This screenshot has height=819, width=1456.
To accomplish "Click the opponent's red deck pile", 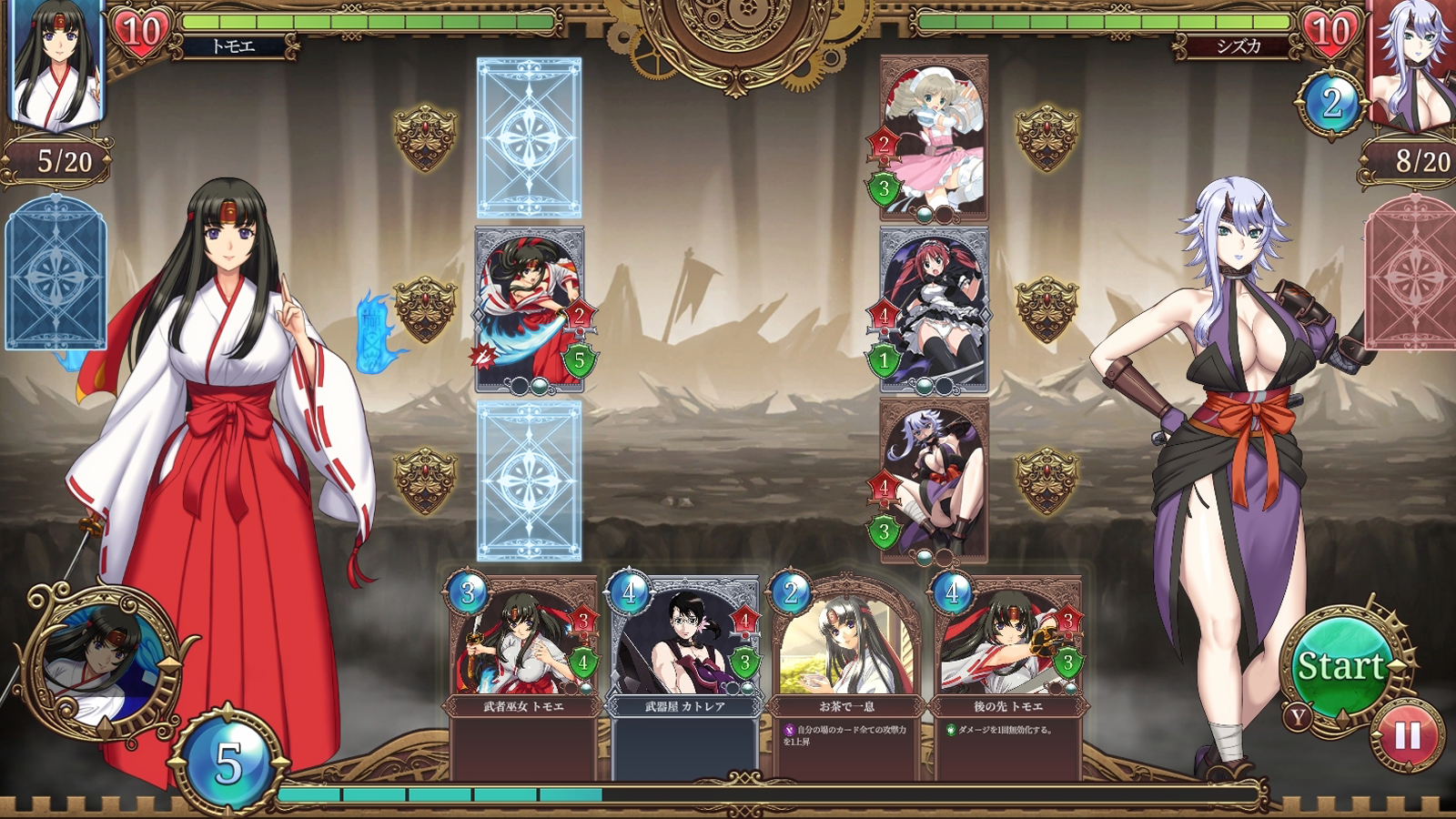I will (1410, 273).
